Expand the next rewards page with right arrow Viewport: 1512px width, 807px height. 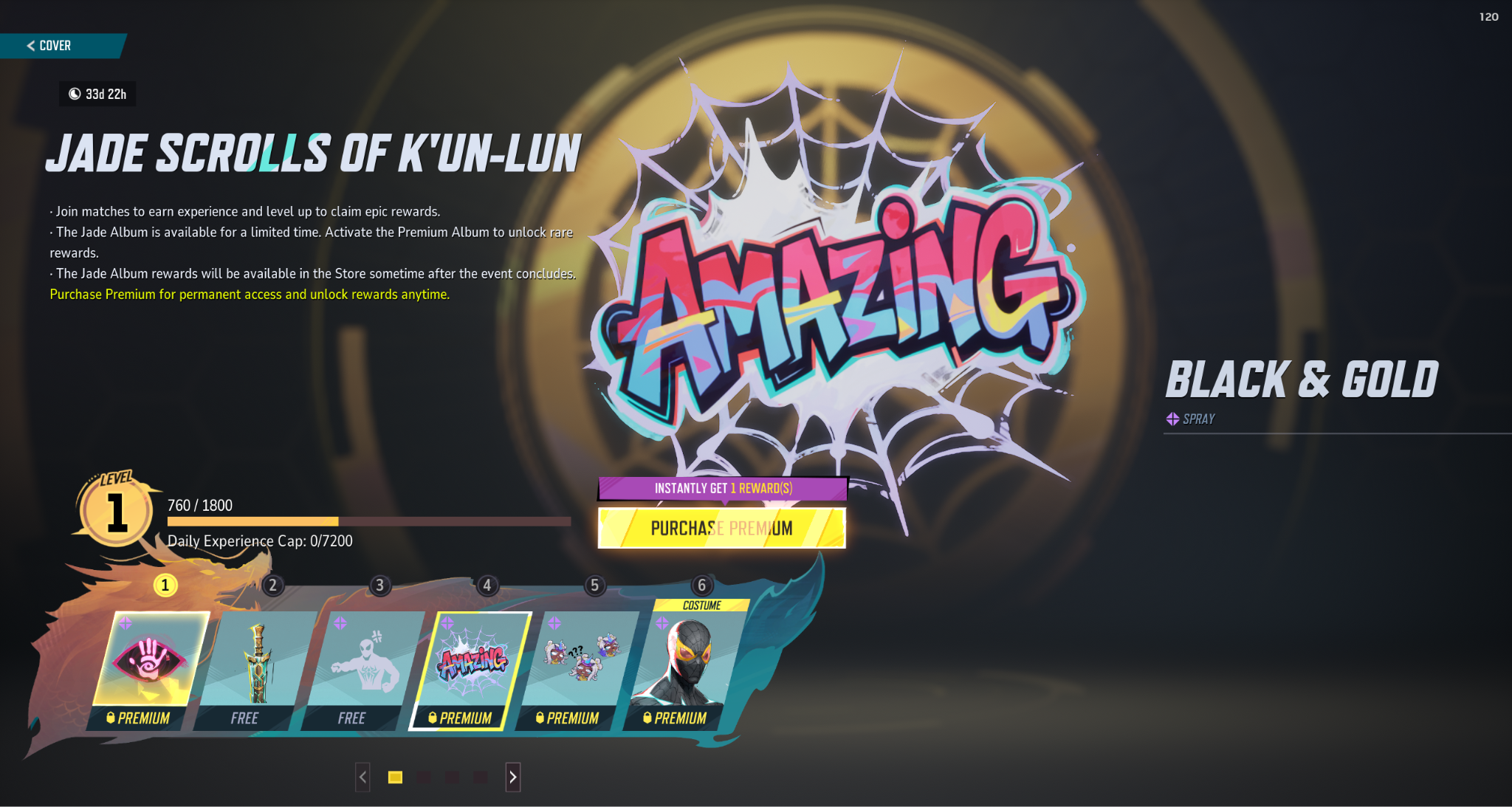click(x=512, y=777)
